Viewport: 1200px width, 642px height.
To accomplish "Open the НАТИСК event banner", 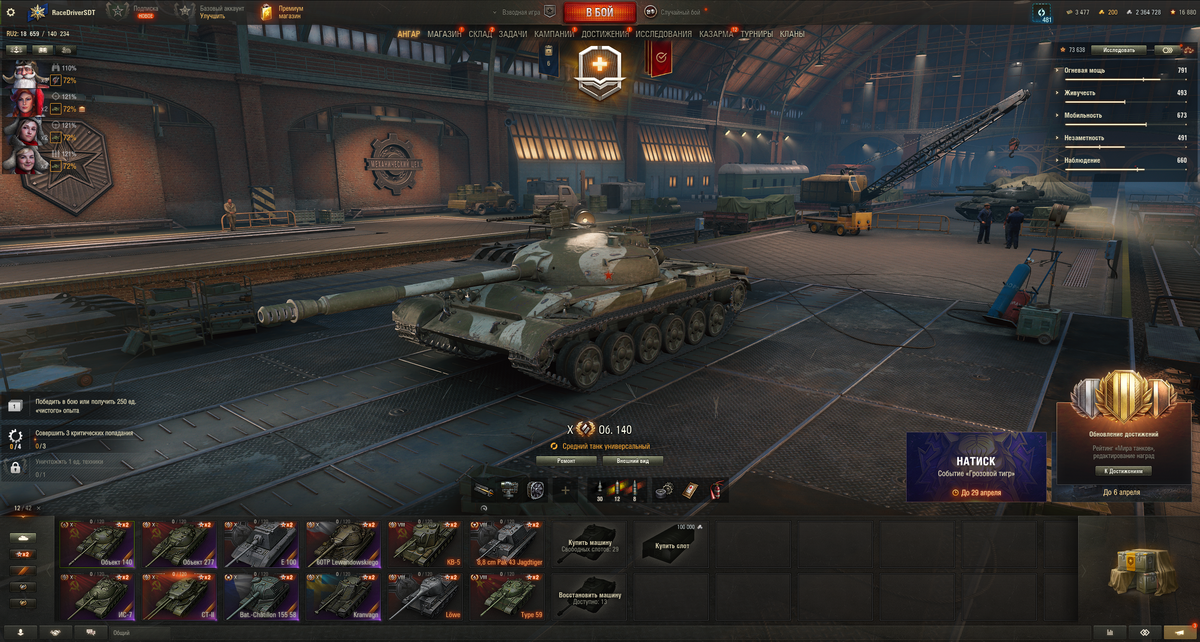I will 976,466.
